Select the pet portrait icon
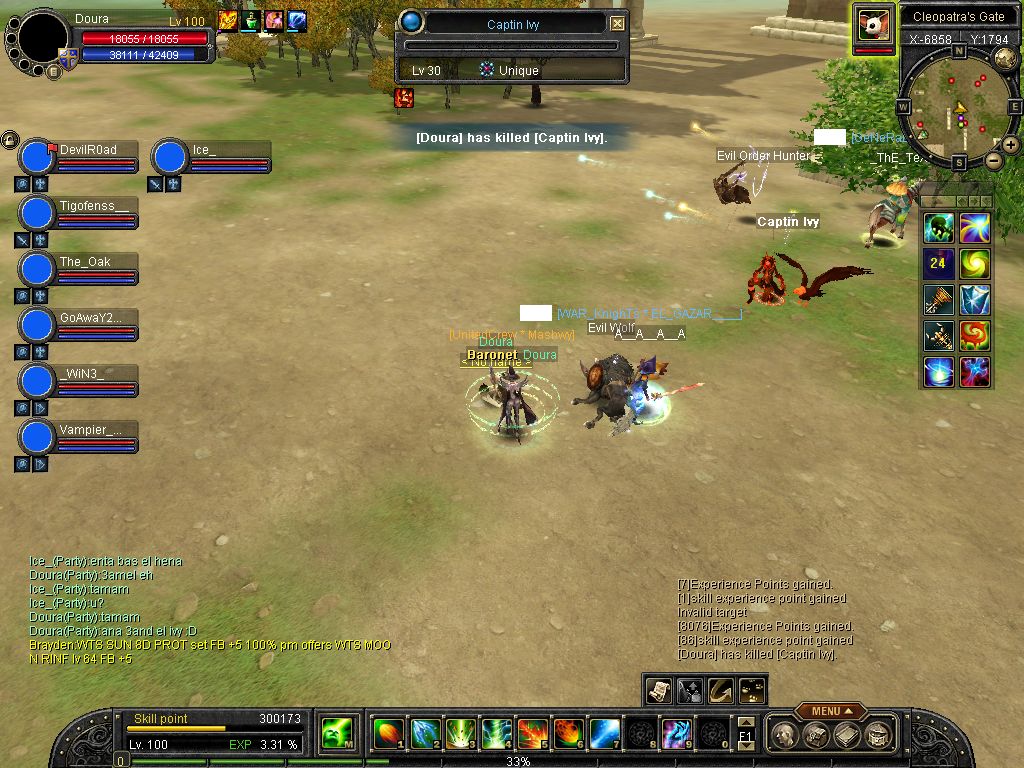1024x768 pixels. (x=874, y=26)
